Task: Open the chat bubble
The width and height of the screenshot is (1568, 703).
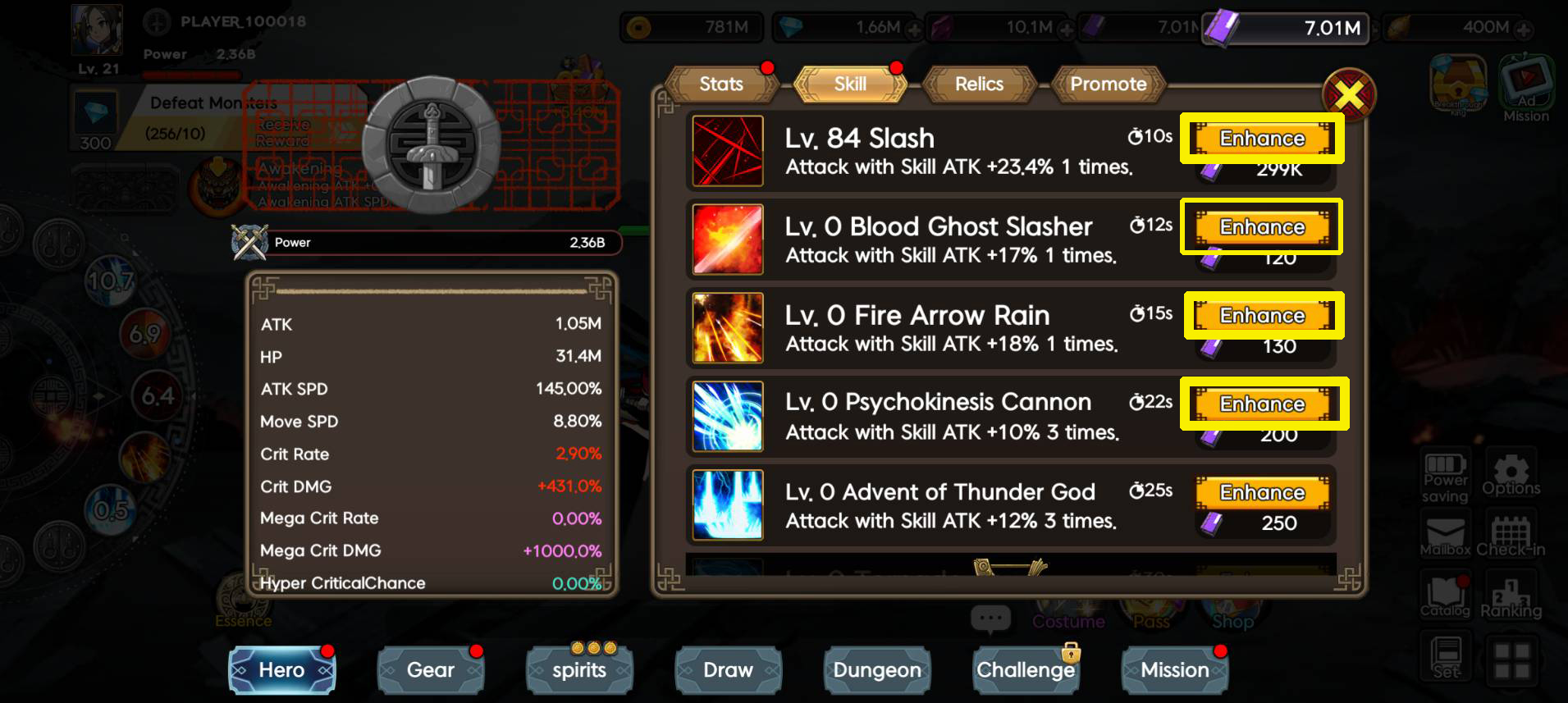Action: tap(990, 619)
